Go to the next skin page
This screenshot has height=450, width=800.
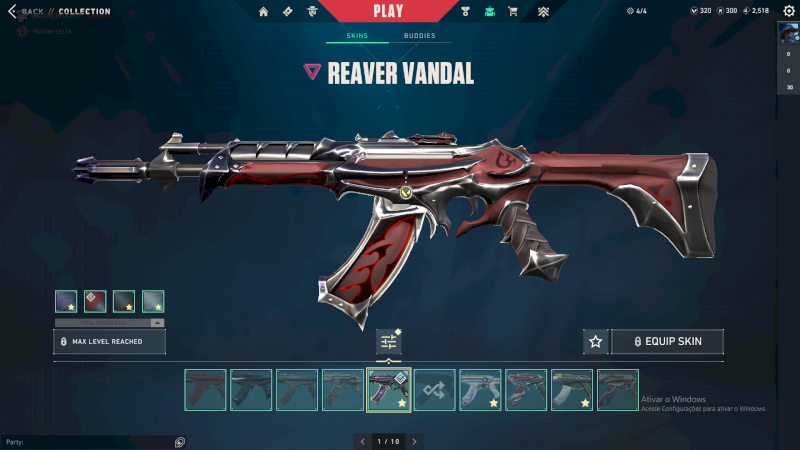pyautogui.click(x=414, y=441)
